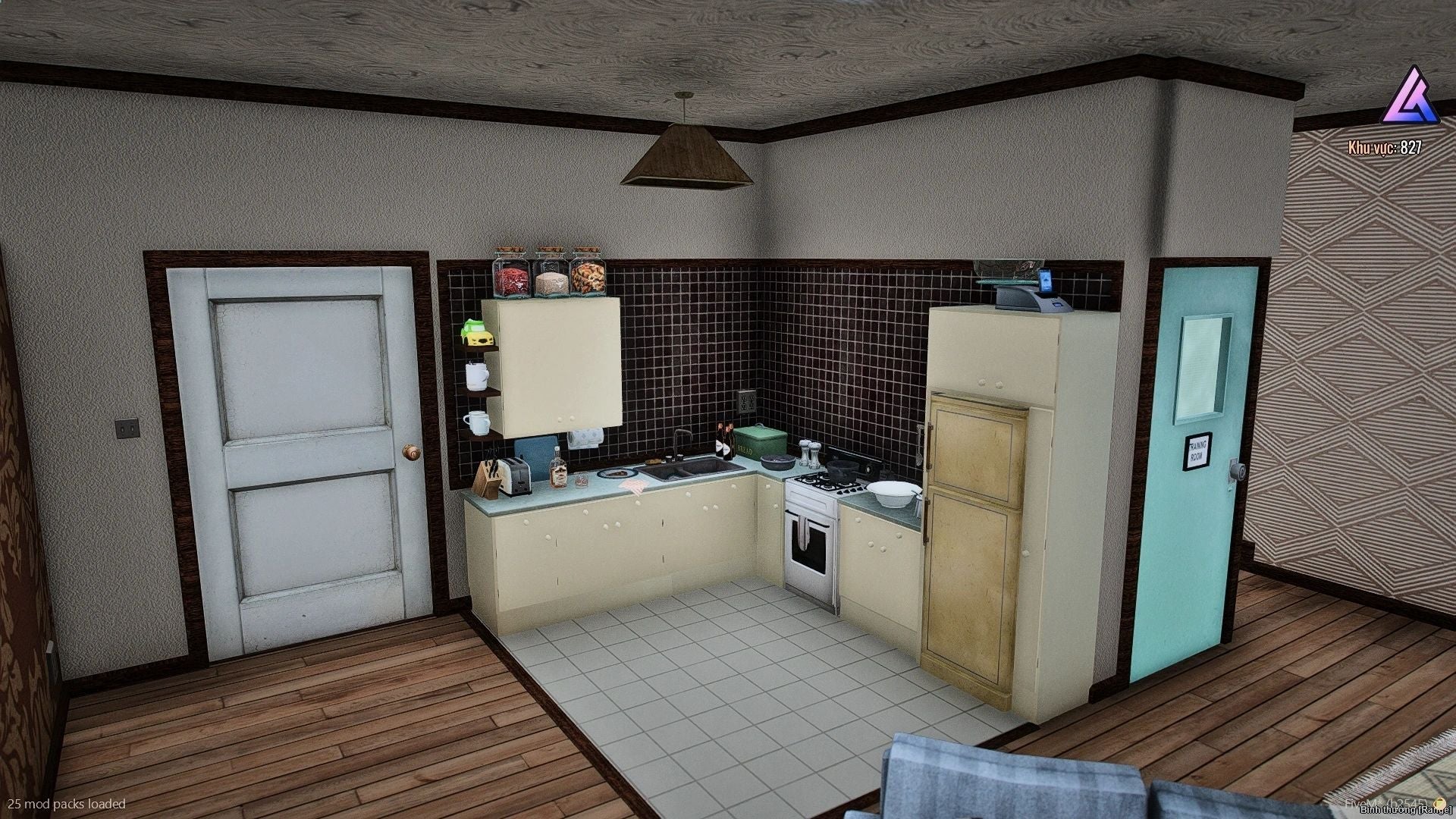Click the purple triangle server logo
Image resolution: width=1456 pixels, height=819 pixels.
(1410, 98)
